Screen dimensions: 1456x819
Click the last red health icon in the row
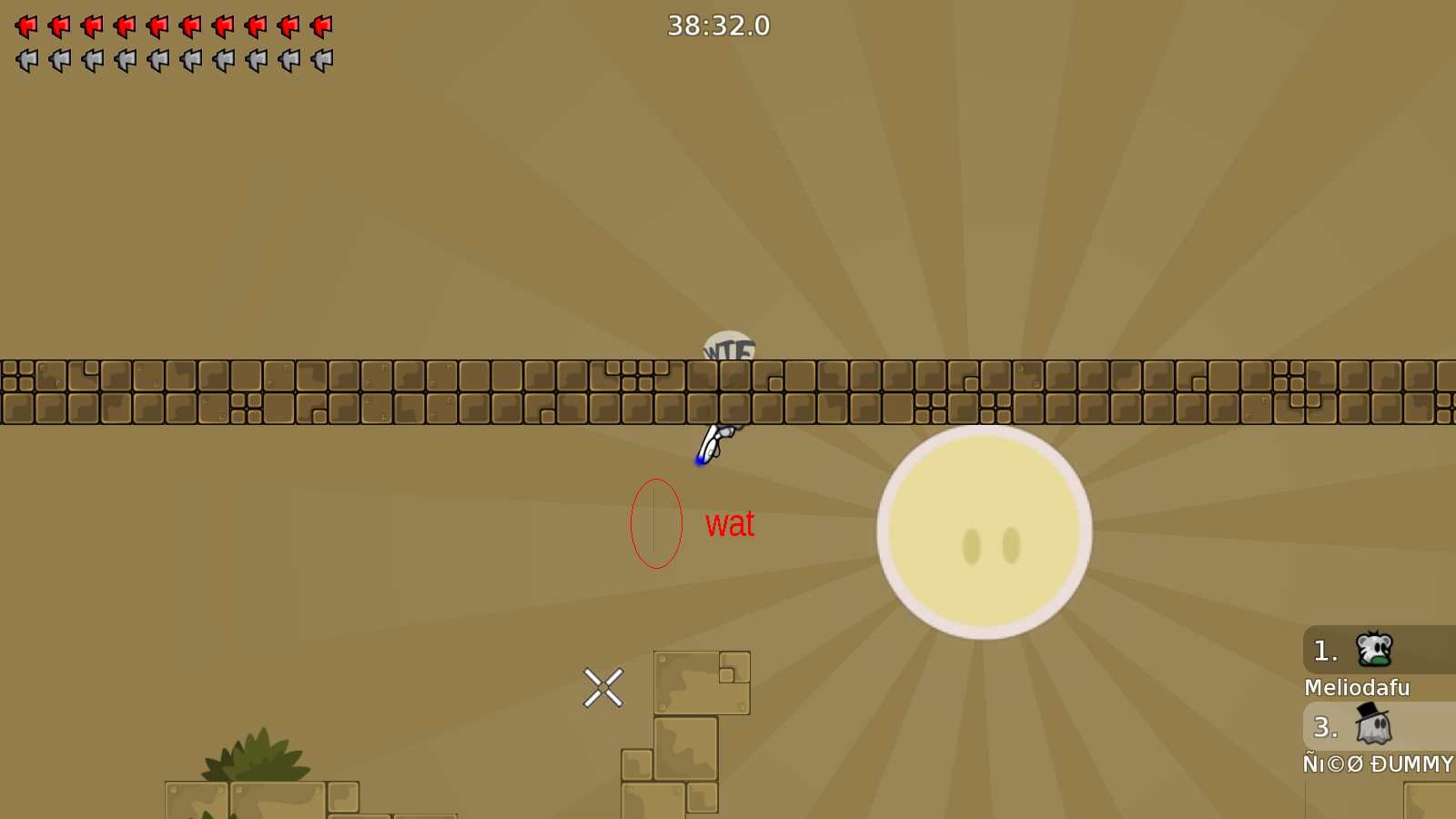click(322, 25)
